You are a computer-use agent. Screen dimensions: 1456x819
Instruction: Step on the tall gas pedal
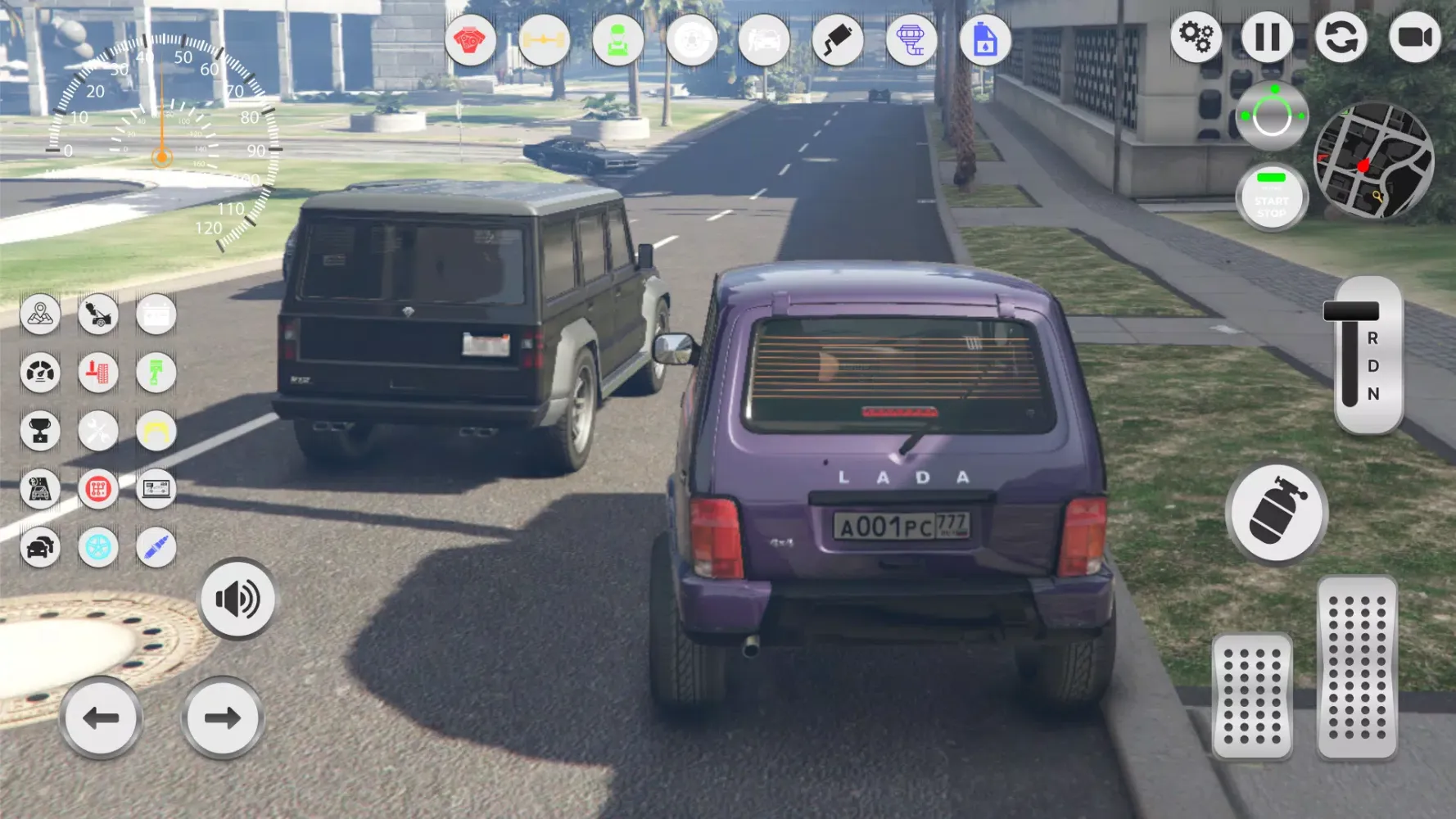(x=1356, y=667)
